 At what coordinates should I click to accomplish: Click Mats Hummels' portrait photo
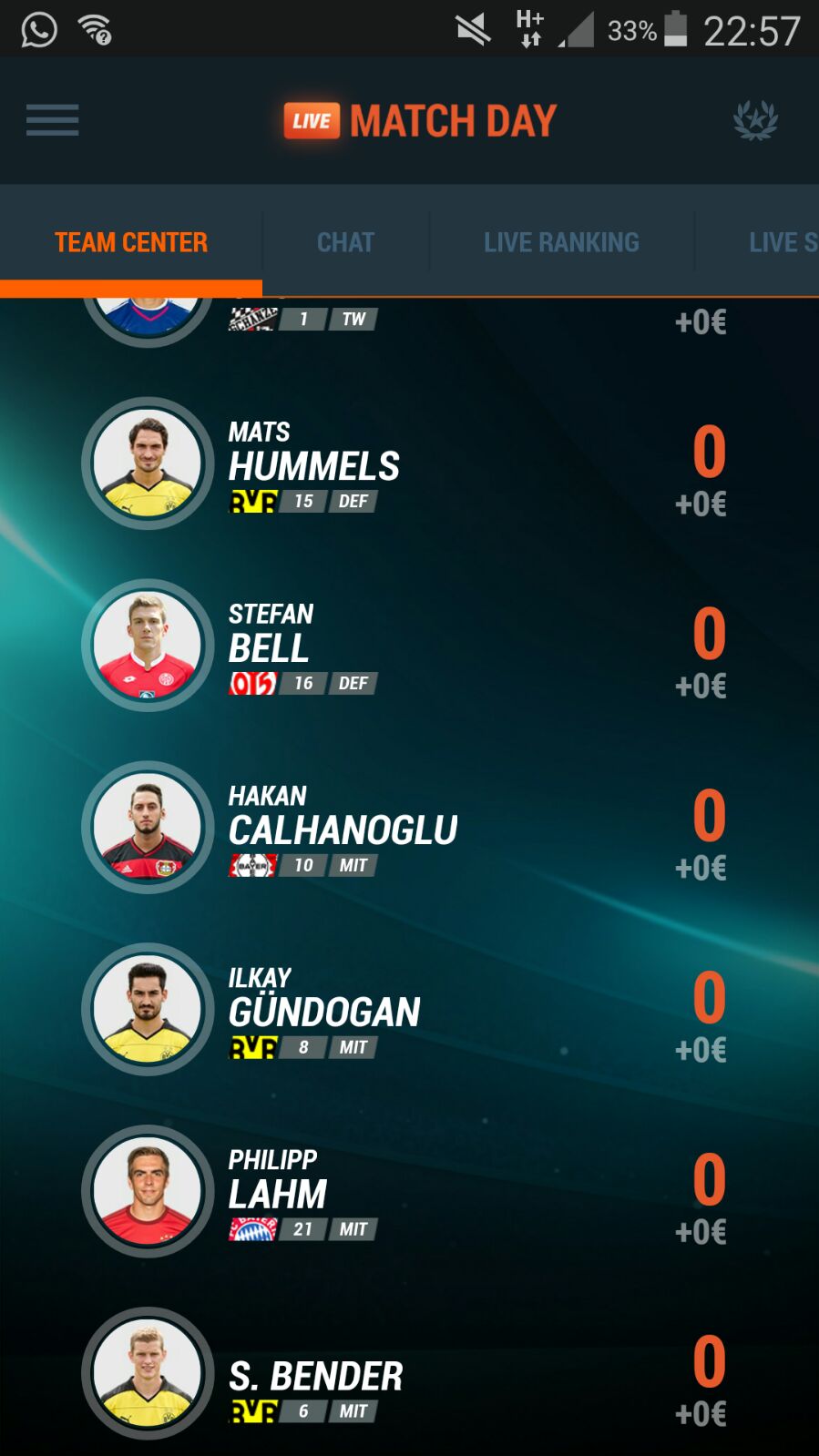tap(148, 463)
